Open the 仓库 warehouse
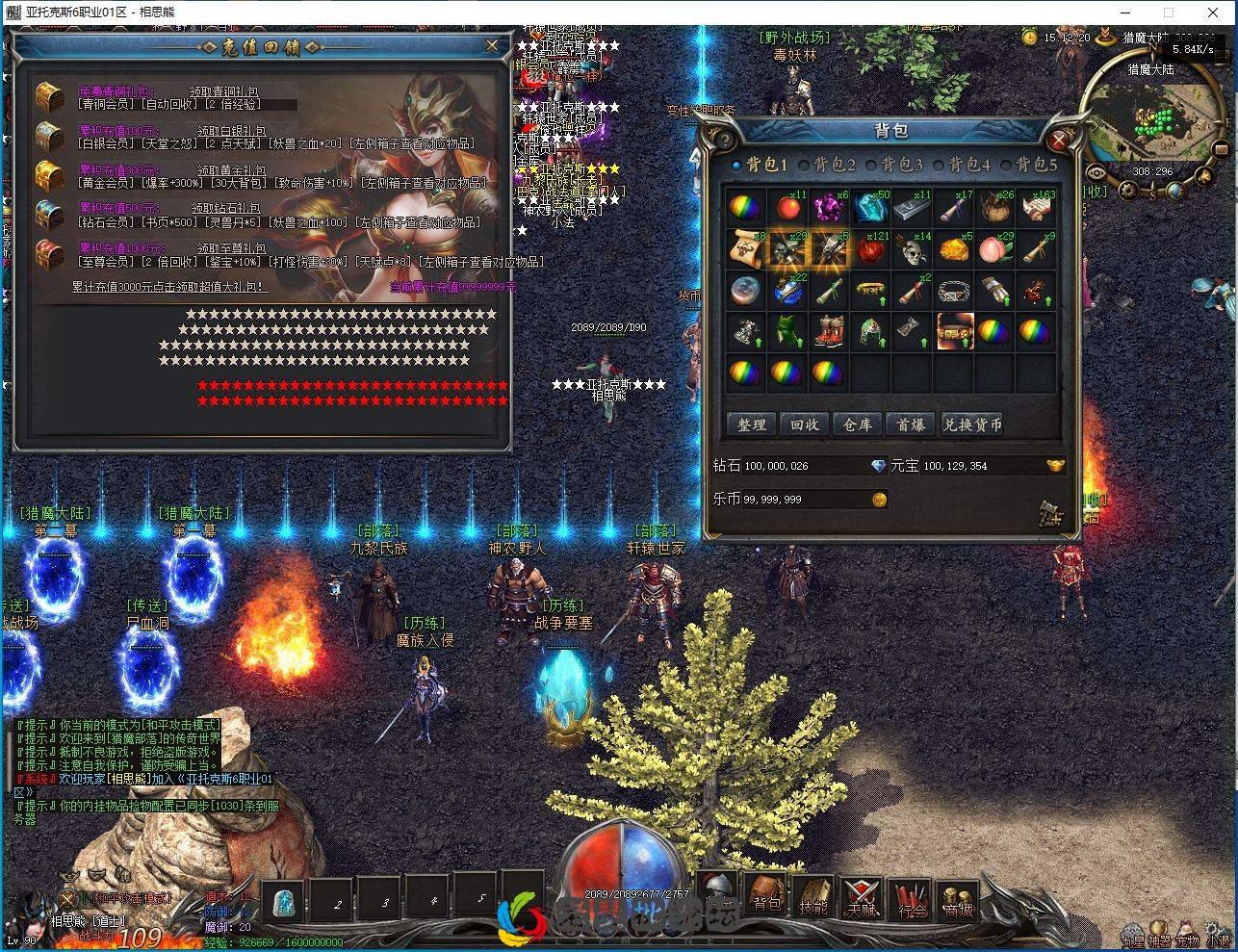The height and width of the screenshot is (952, 1238). 858,425
